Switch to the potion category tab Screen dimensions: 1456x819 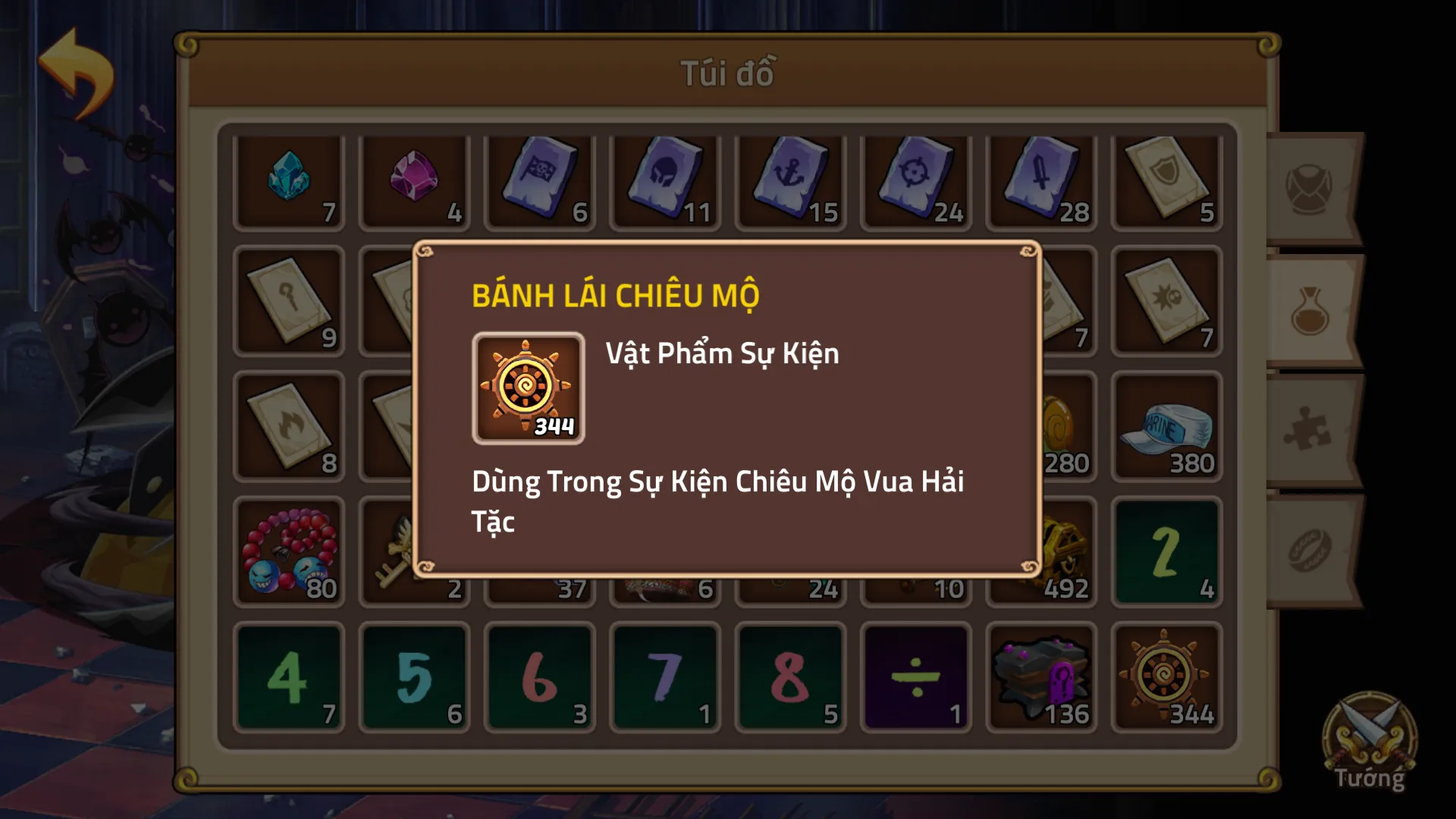tap(1310, 312)
